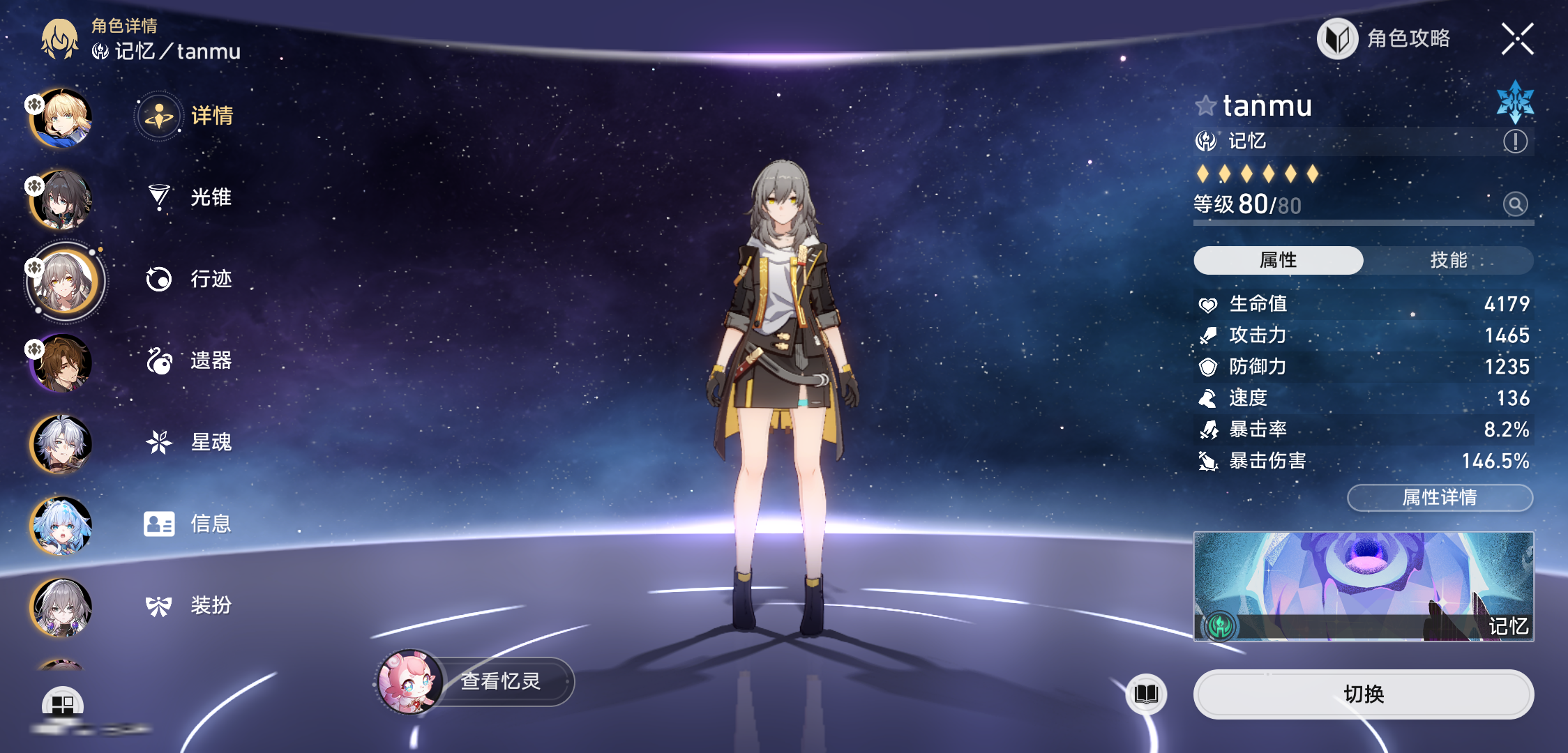Open the 角色攻略 character guide
1568x753 pixels.
point(1385,38)
